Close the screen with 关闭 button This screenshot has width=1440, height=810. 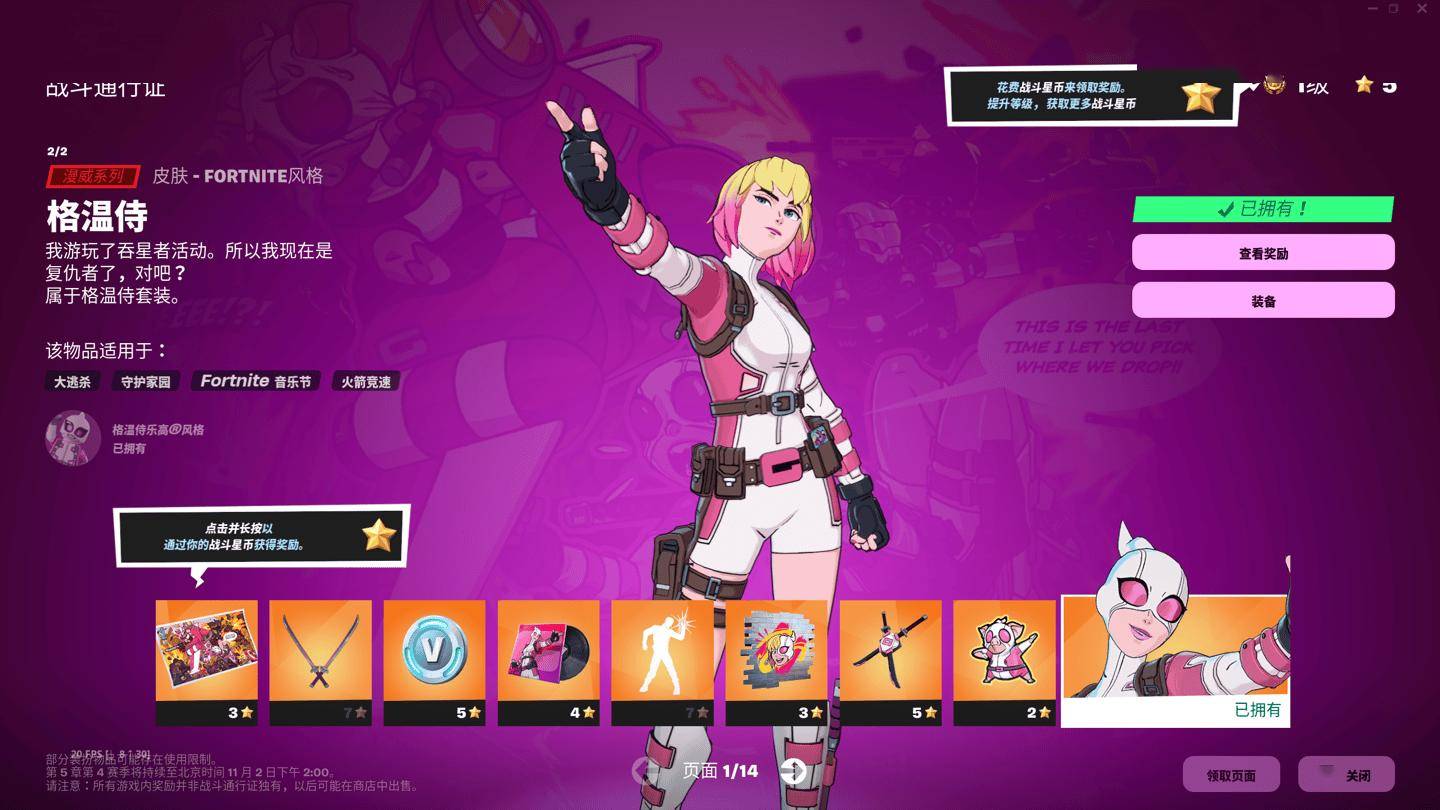coord(1346,775)
